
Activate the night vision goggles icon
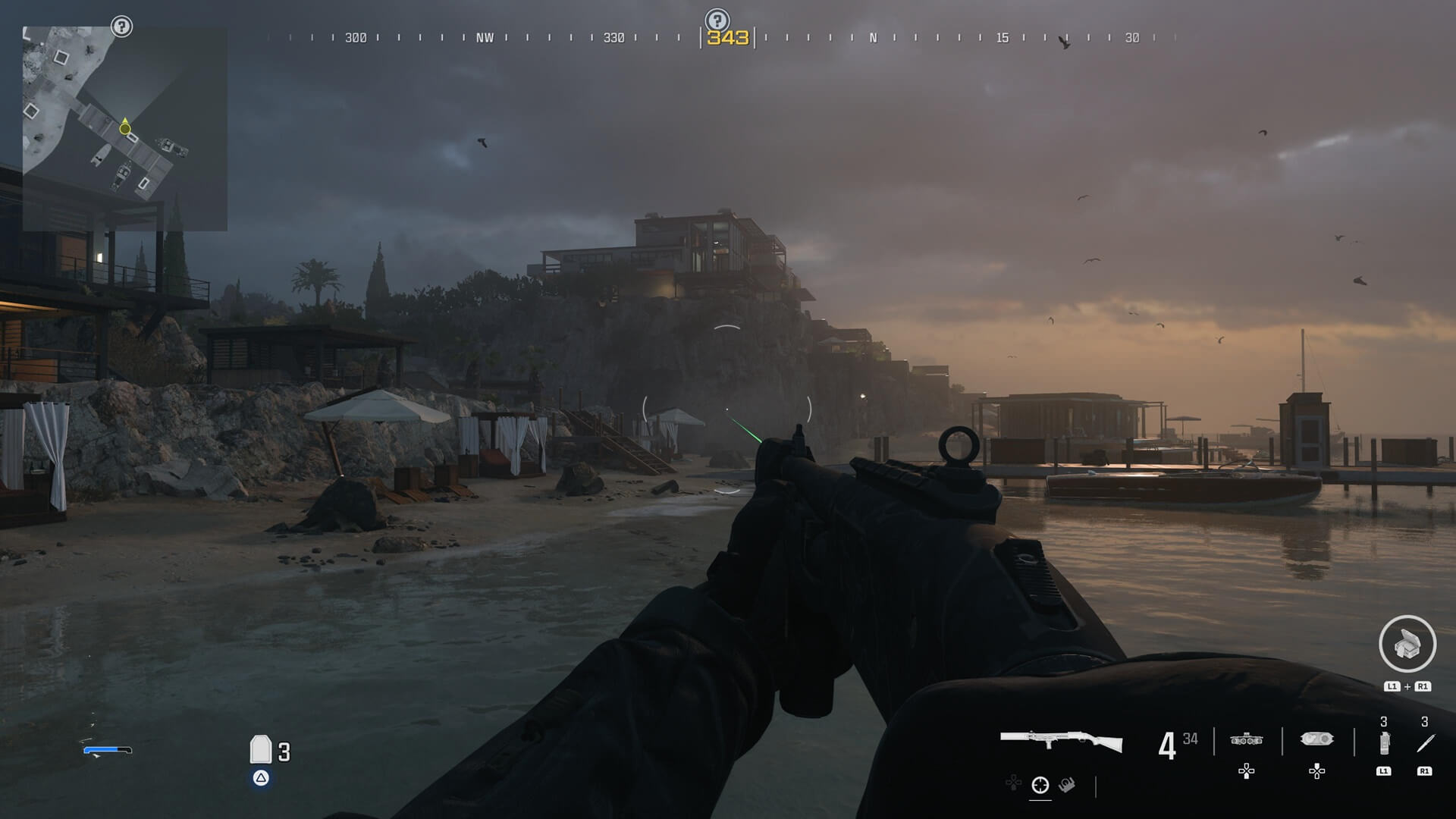click(x=1246, y=739)
